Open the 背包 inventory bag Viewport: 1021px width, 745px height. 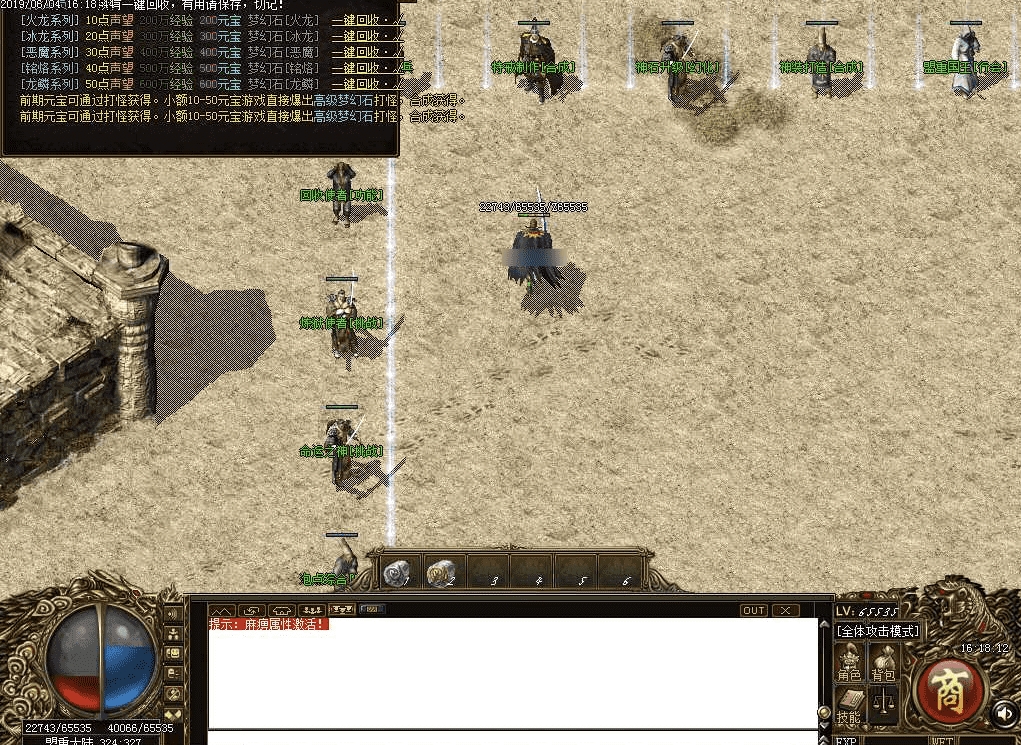(883, 663)
